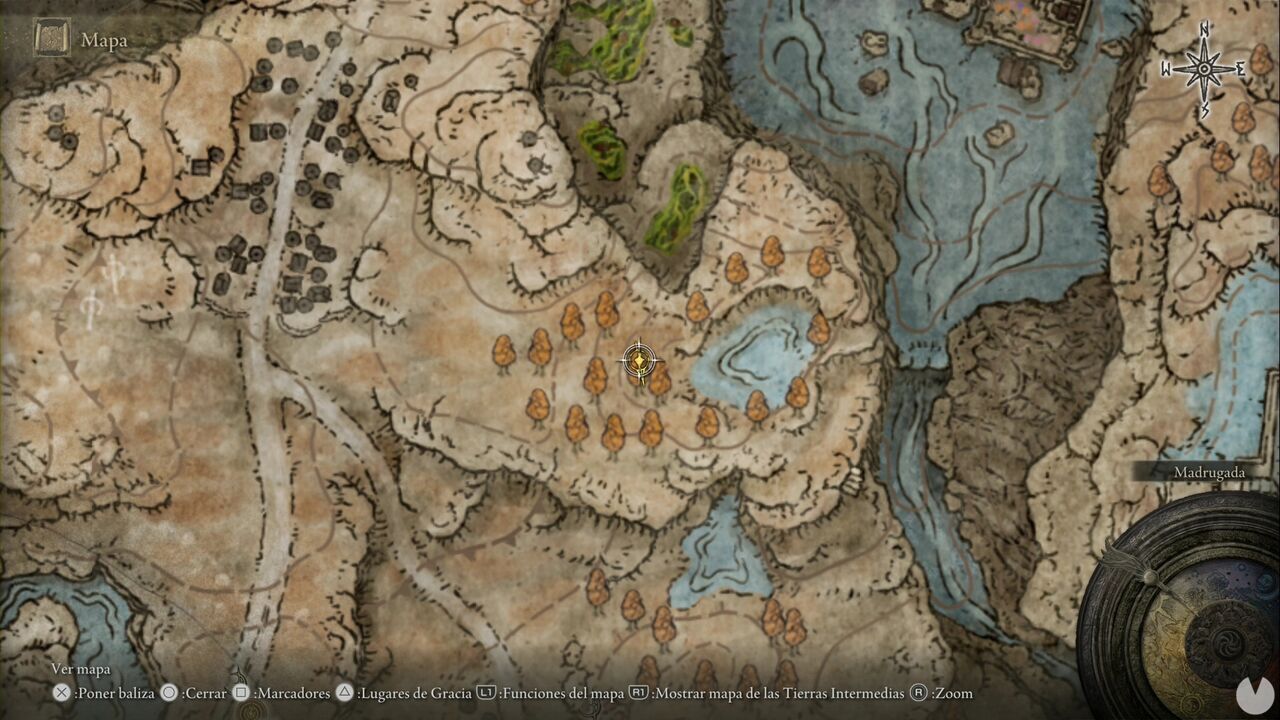
Task: Select the X icon for Poner baliza
Action: [62, 693]
